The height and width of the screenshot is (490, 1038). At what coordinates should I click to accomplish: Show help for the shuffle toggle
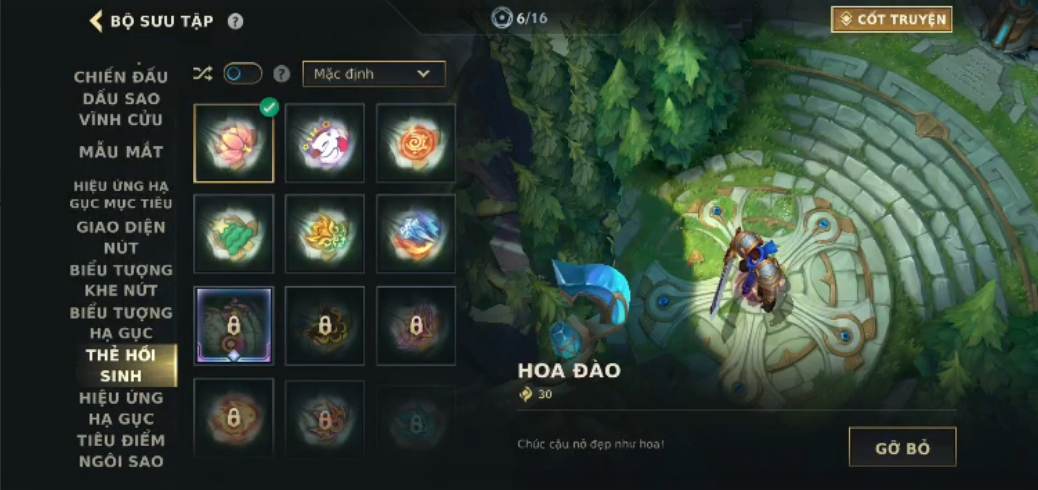[x=282, y=73]
